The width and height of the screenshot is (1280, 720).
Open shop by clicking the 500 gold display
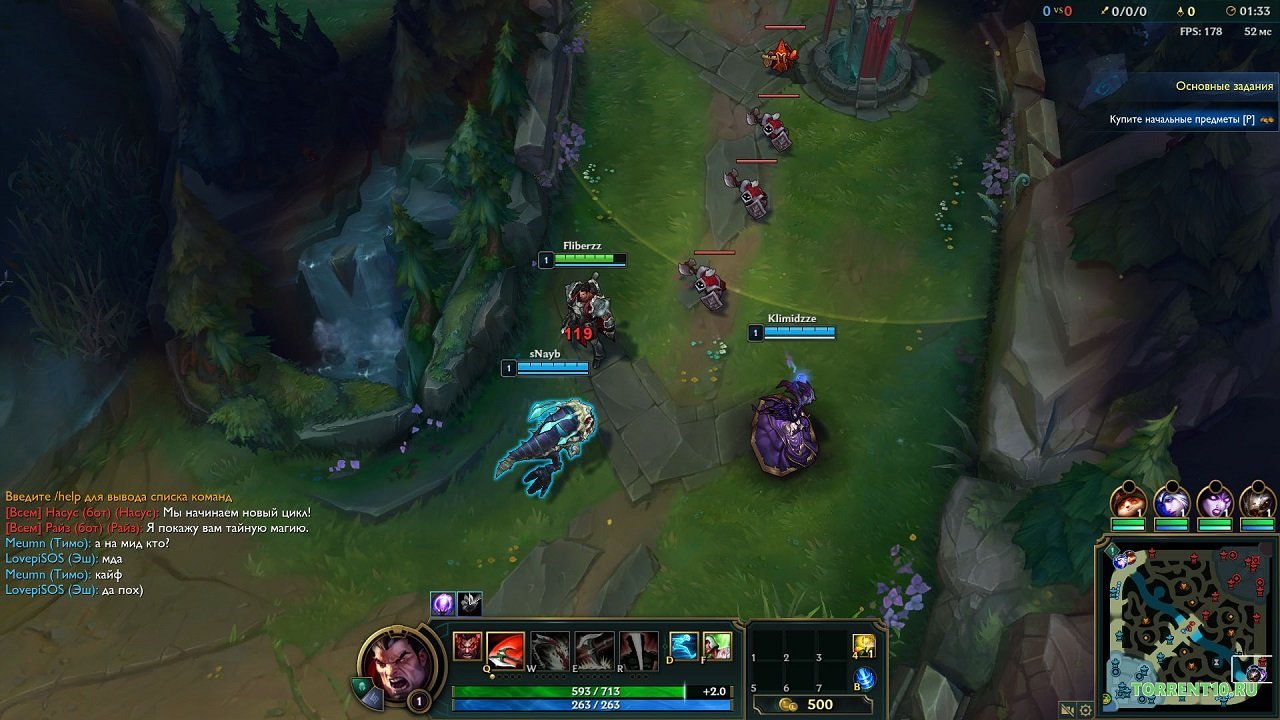[x=805, y=703]
